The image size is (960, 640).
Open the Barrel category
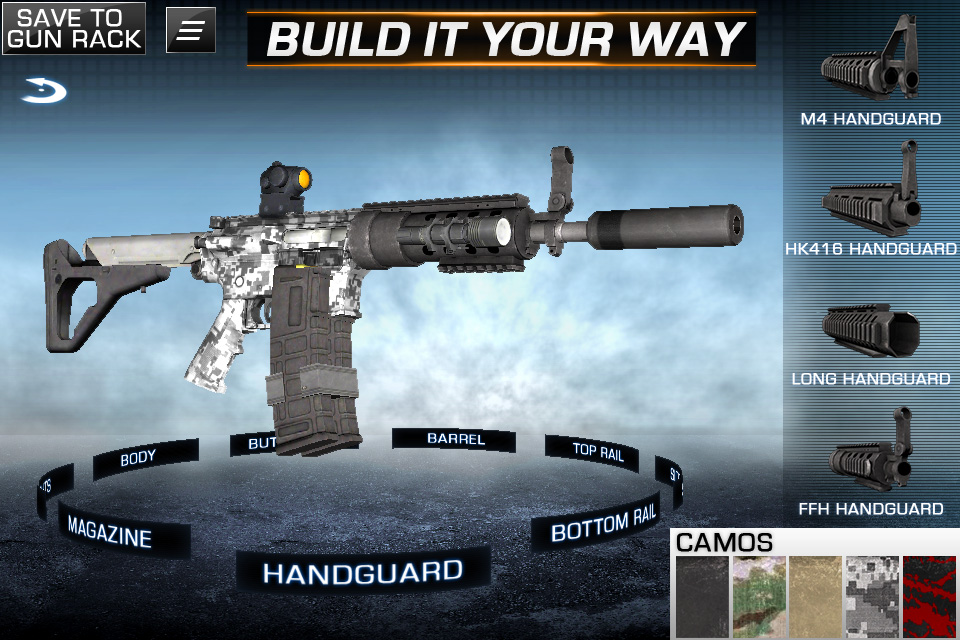[x=455, y=439]
